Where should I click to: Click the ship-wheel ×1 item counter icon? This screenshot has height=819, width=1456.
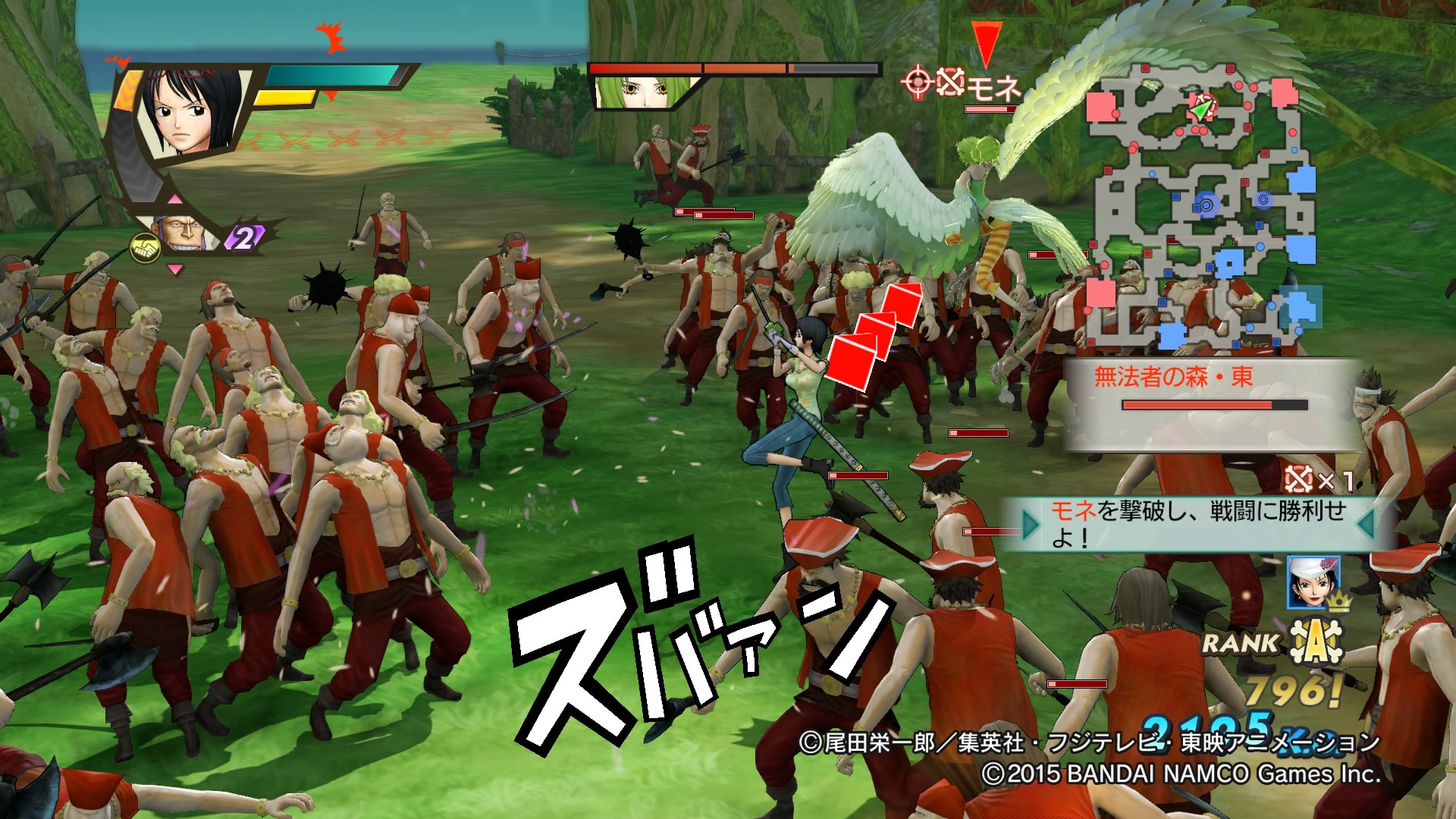tap(1299, 479)
